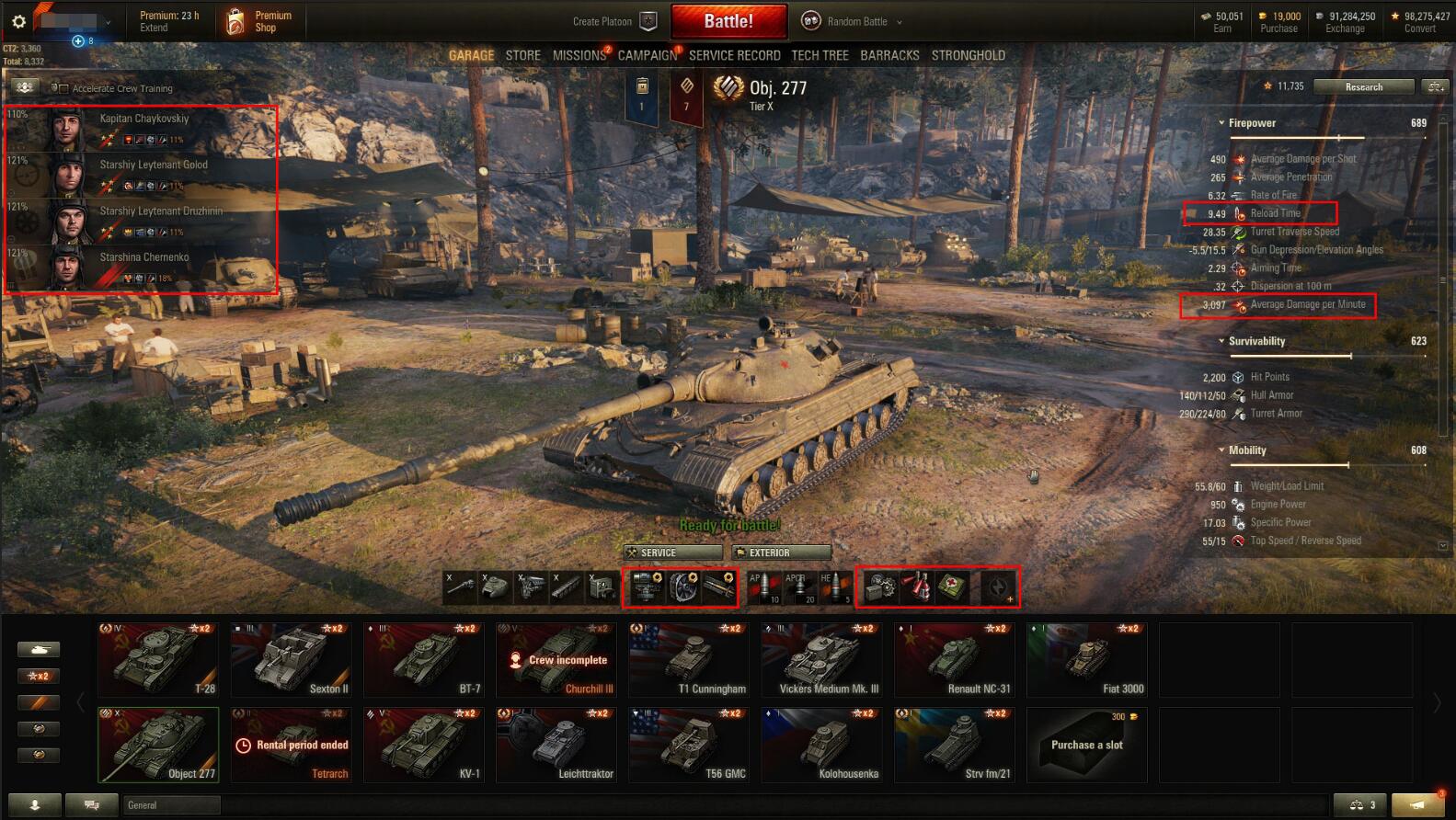Go to the Barracks tab
Viewport: 1456px width, 820px height.
click(x=889, y=55)
